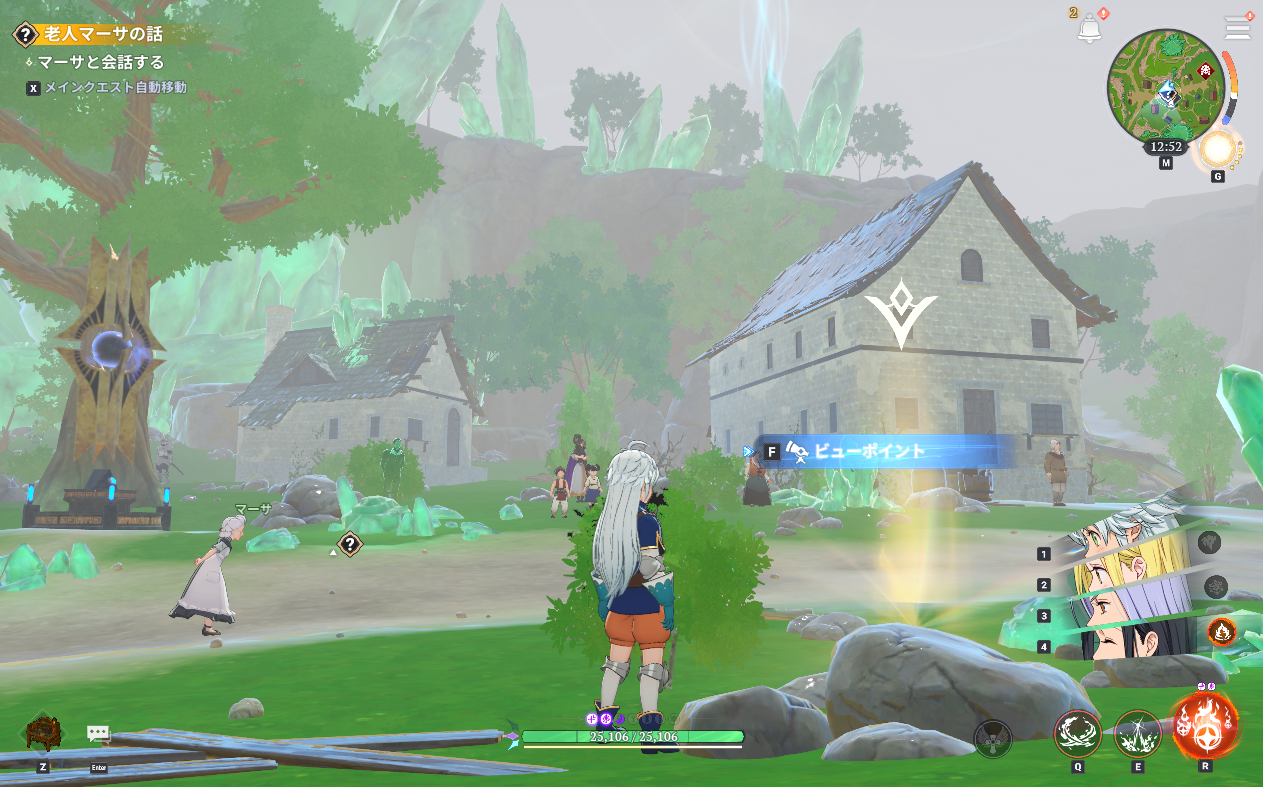1263x787 pixels.
Task: Click the メインクエスト自動移動 auto-move option
Action: 114,88
